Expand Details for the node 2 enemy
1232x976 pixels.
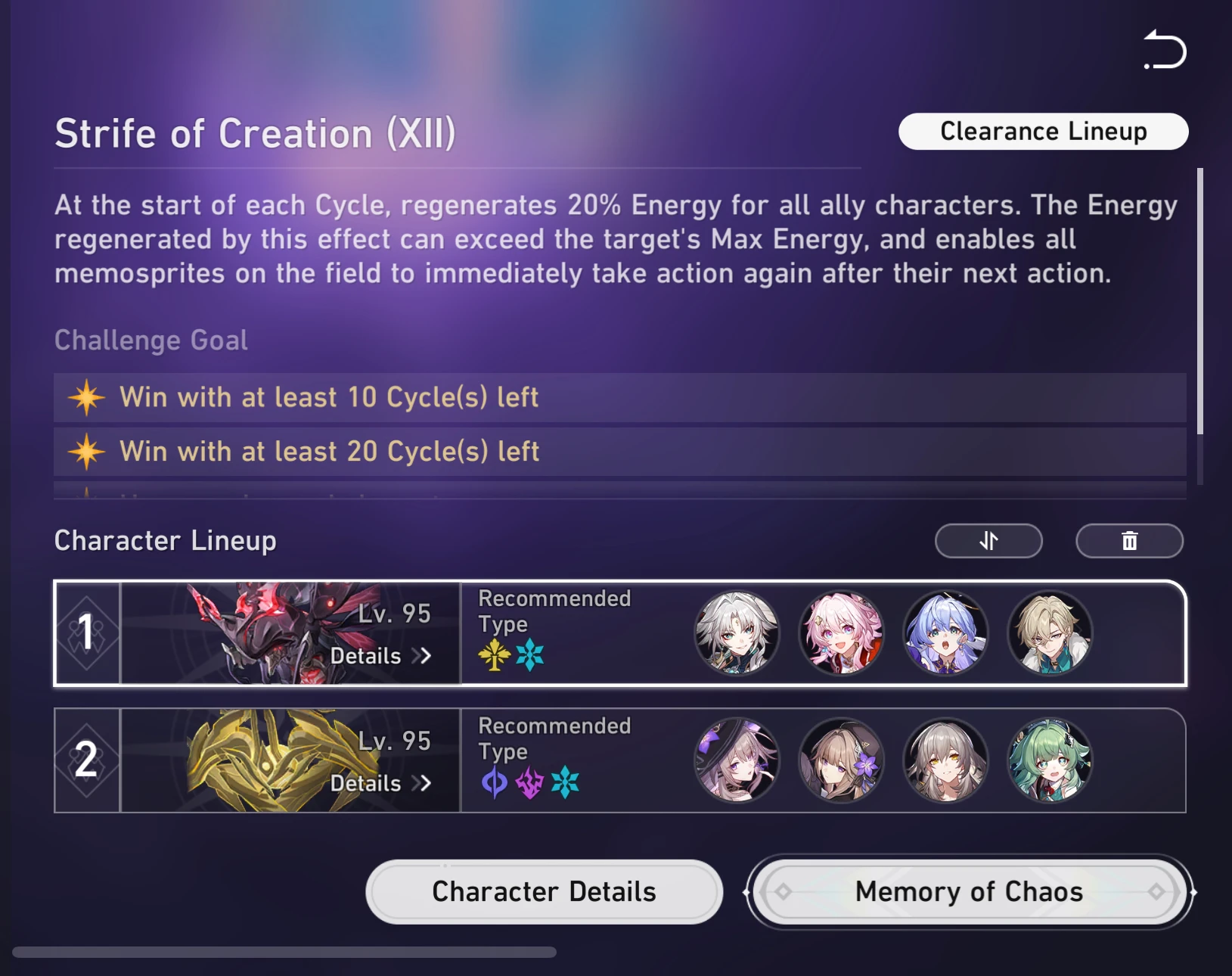(380, 784)
